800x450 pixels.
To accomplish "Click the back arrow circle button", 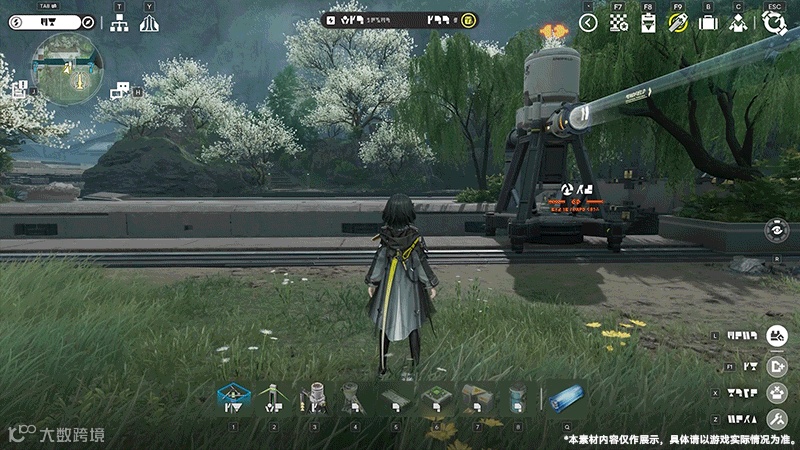I will click(588, 22).
